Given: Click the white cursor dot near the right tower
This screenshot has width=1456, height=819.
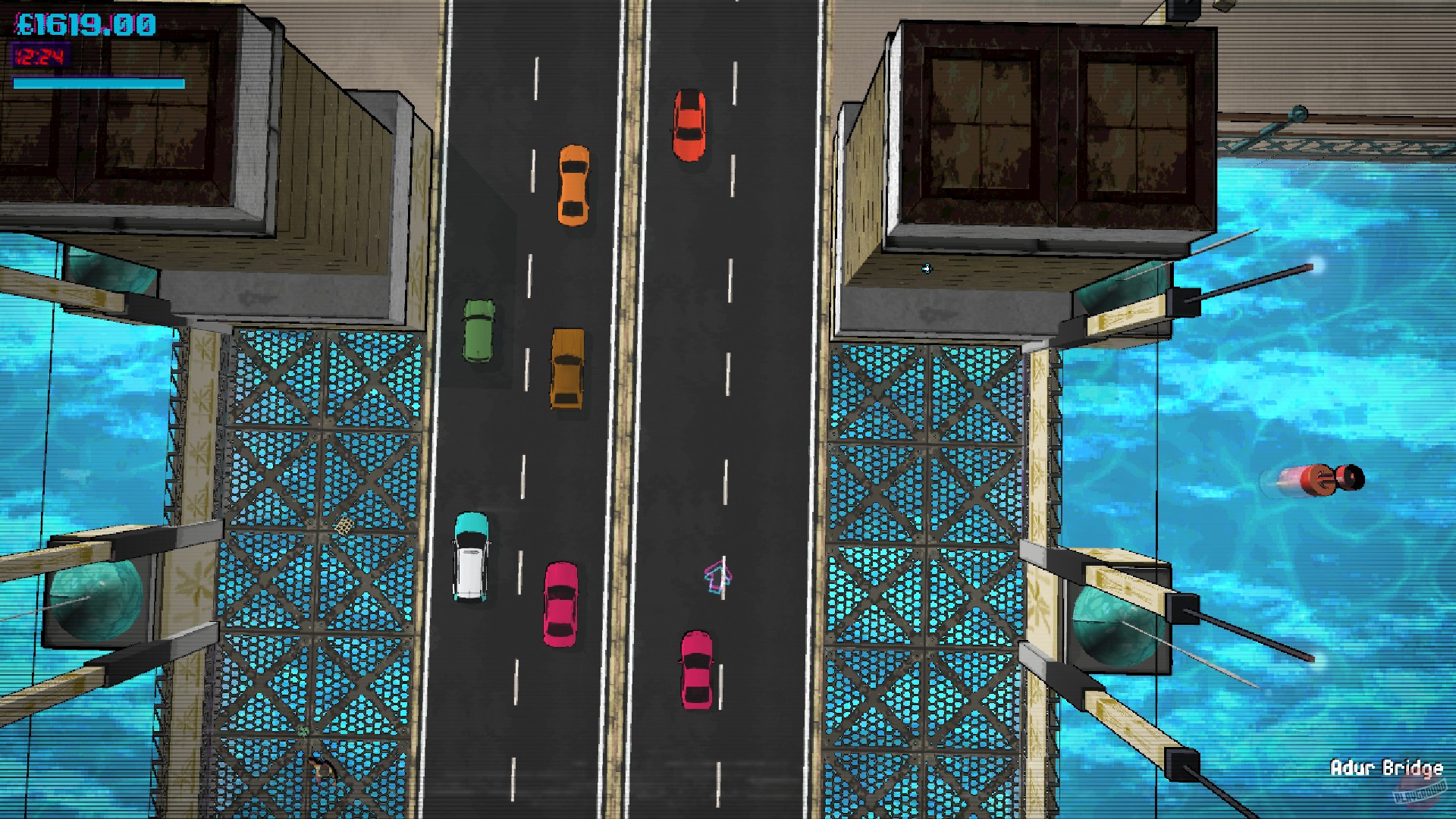Looking at the screenshot, I should 925,269.
